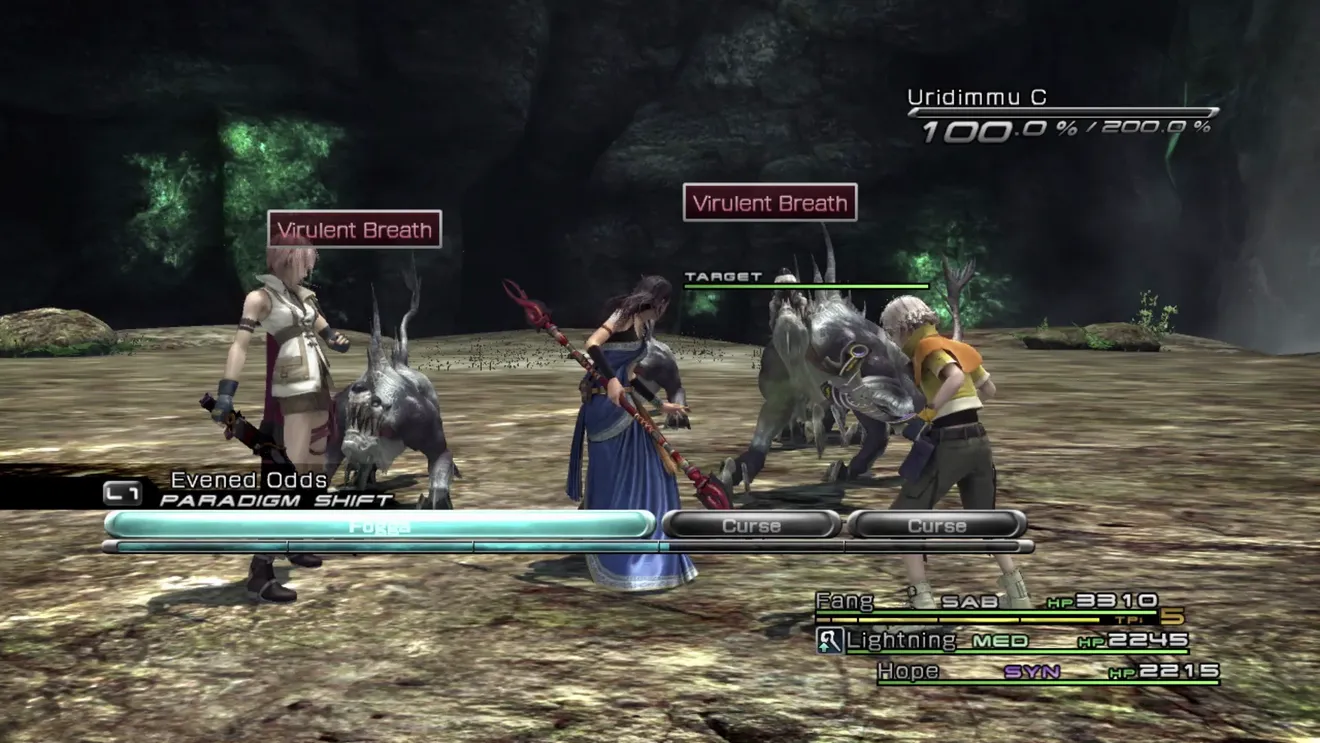This screenshot has width=1320, height=743.
Task: Select Fang in the party list
Action: [x=845, y=602]
